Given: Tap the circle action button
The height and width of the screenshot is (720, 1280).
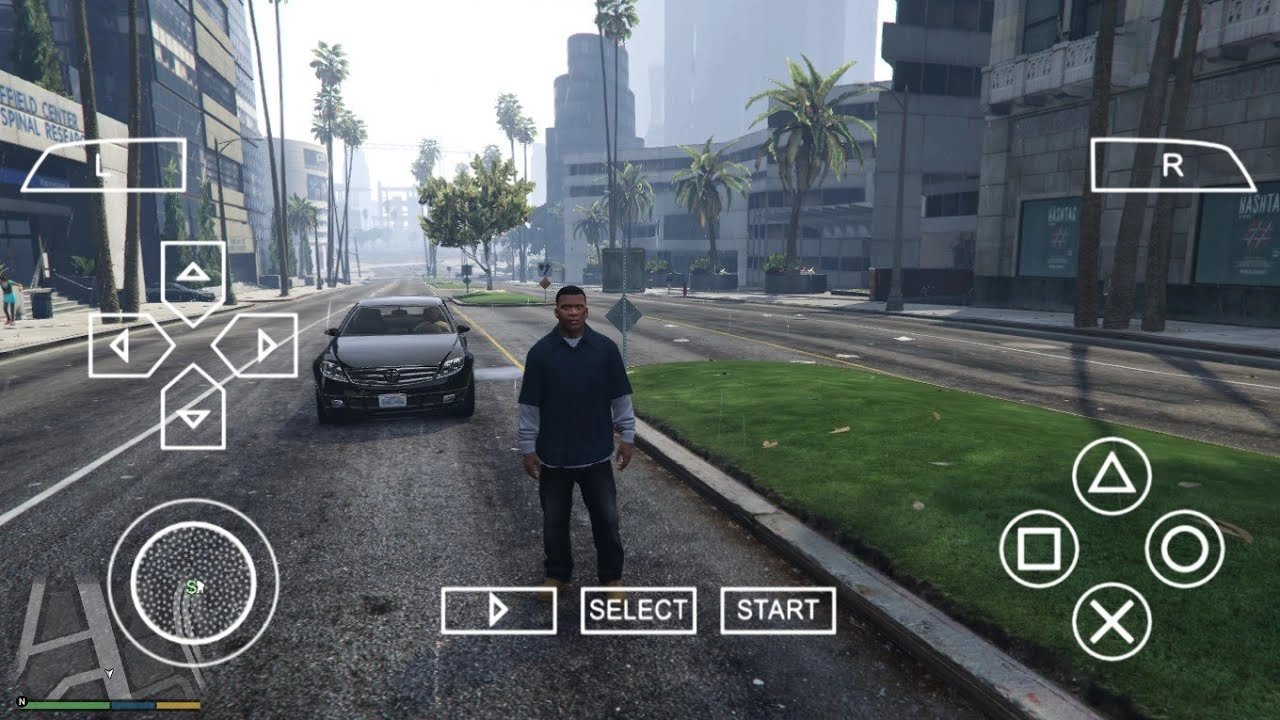Looking at the screenshot, I should tap(1185, 549).
